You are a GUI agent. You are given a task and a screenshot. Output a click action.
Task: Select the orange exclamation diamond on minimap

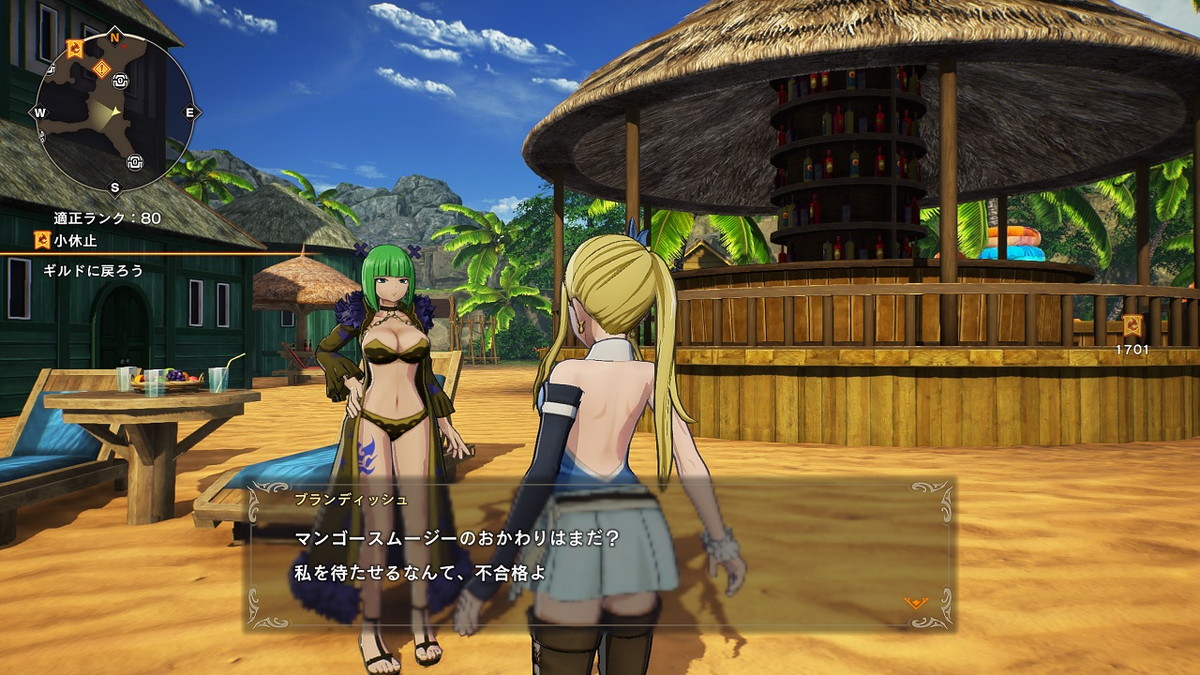click(x=101, y=68)
